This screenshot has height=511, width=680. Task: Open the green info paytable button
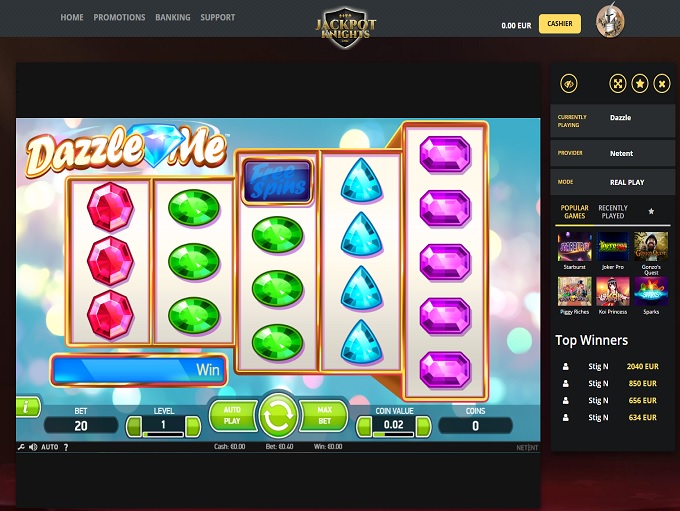[x=26, y=407]
